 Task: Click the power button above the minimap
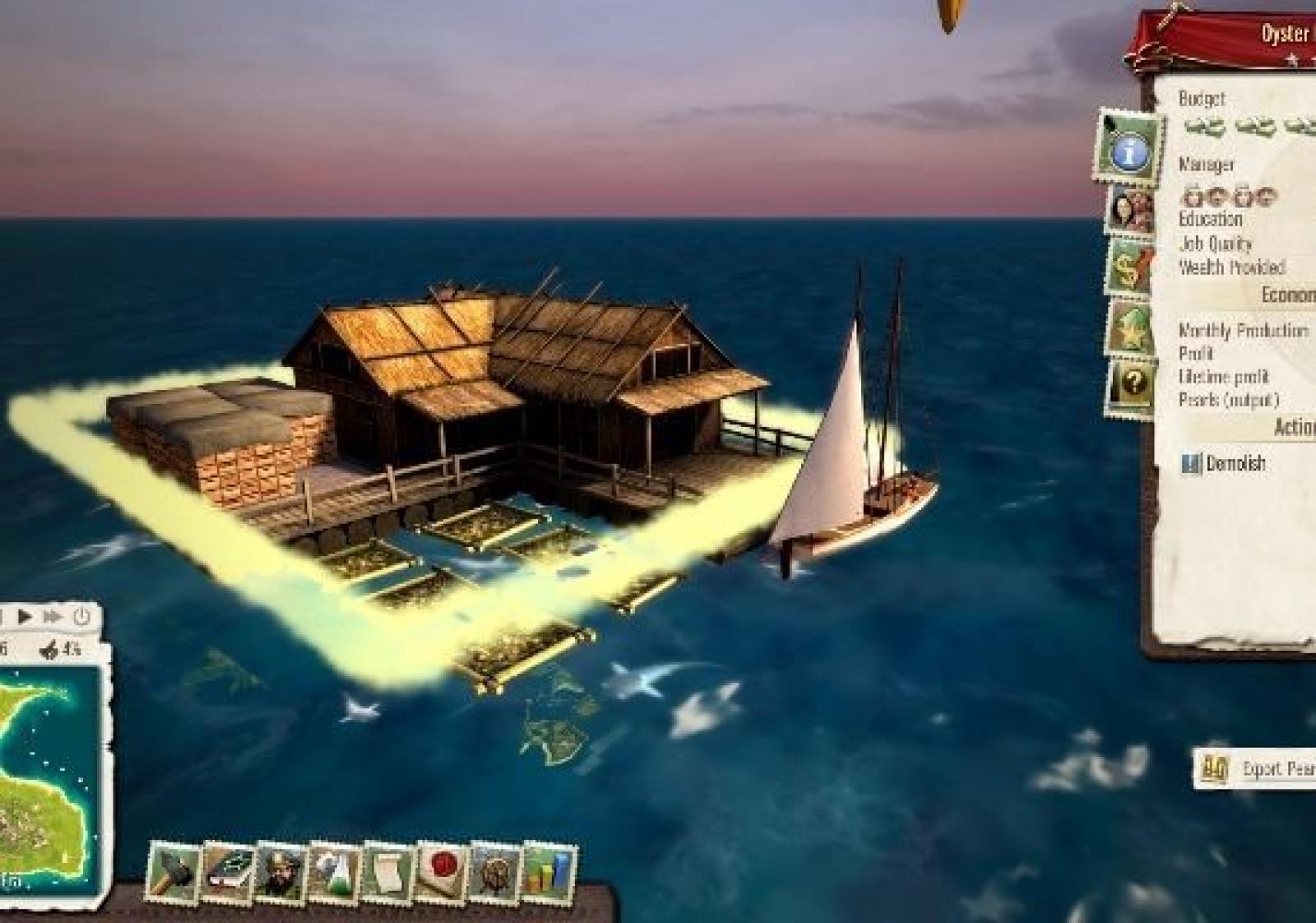(81, 616)
